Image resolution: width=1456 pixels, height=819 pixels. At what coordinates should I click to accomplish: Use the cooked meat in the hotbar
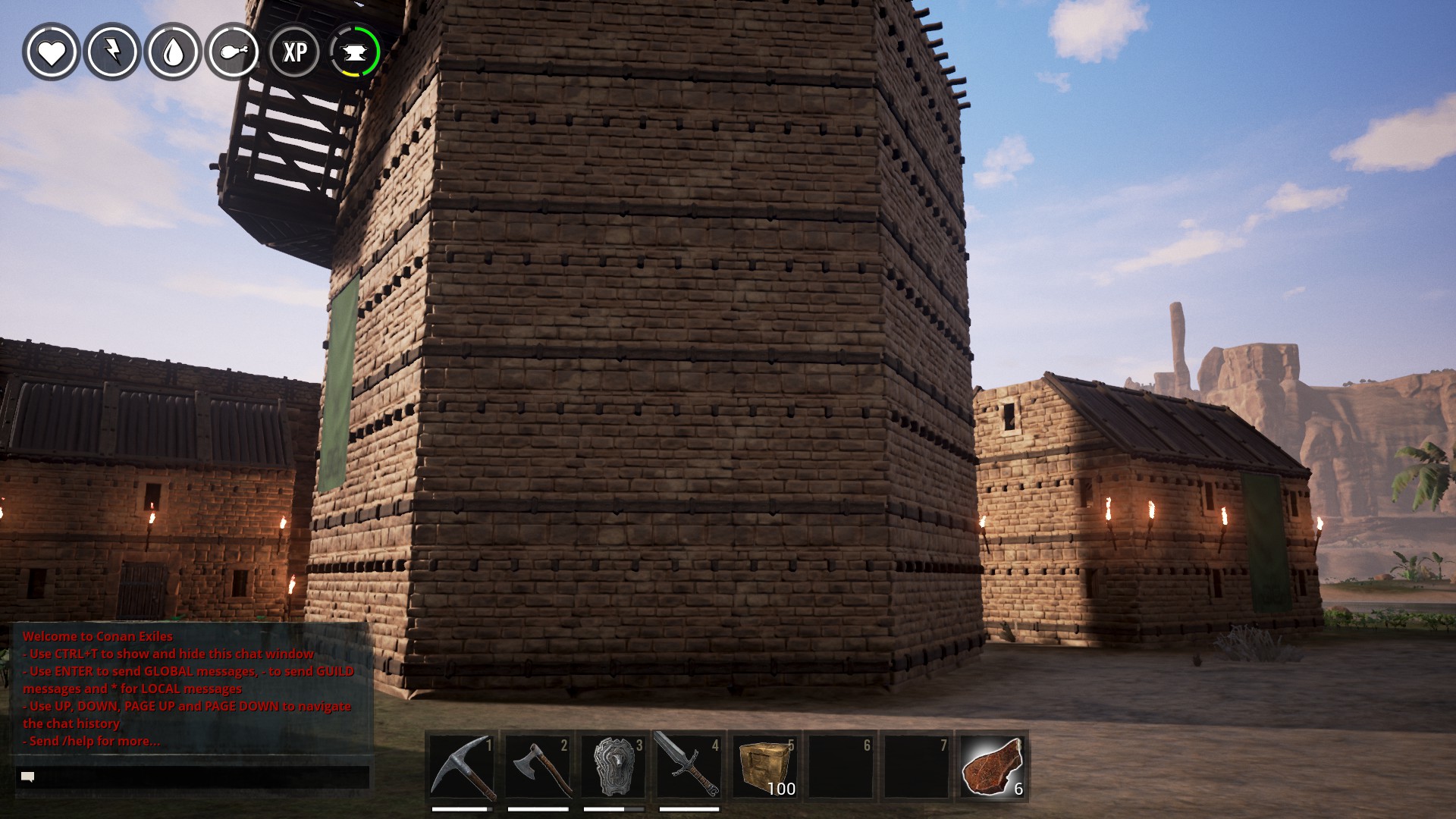pyautogui.click(x=992, y=767)
